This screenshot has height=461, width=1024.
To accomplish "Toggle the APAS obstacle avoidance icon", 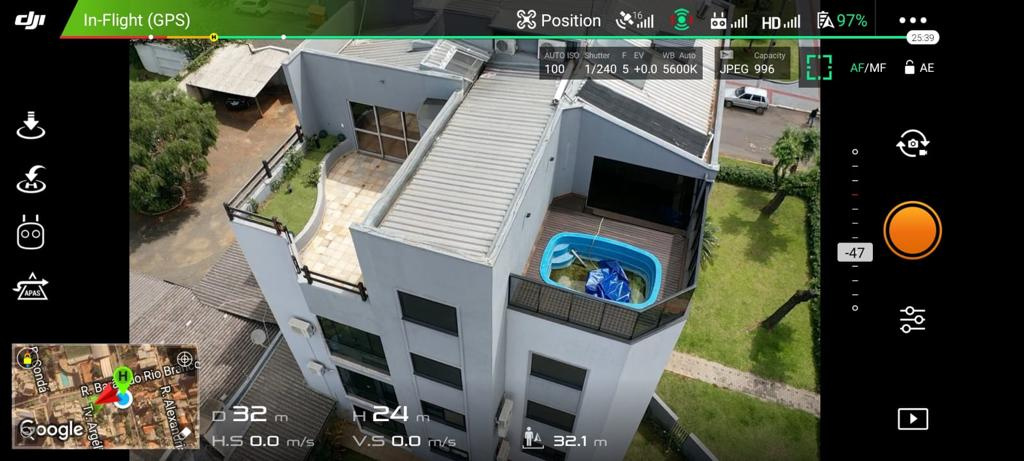I will (x=32, y=287).
